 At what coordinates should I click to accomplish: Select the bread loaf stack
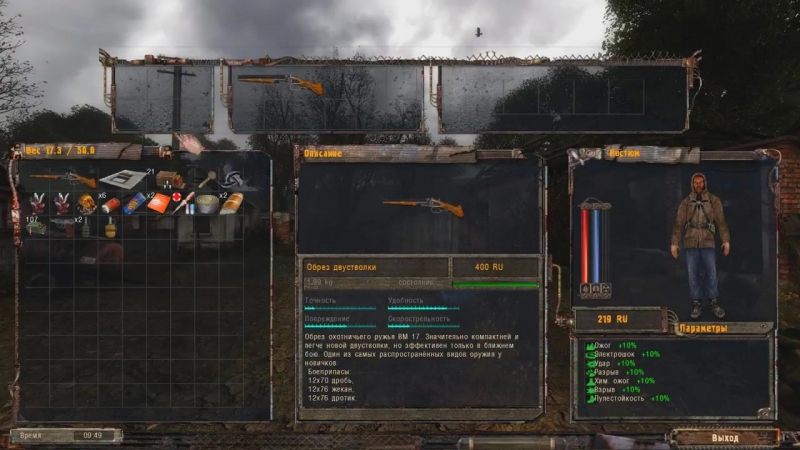[x=231, y=204]
